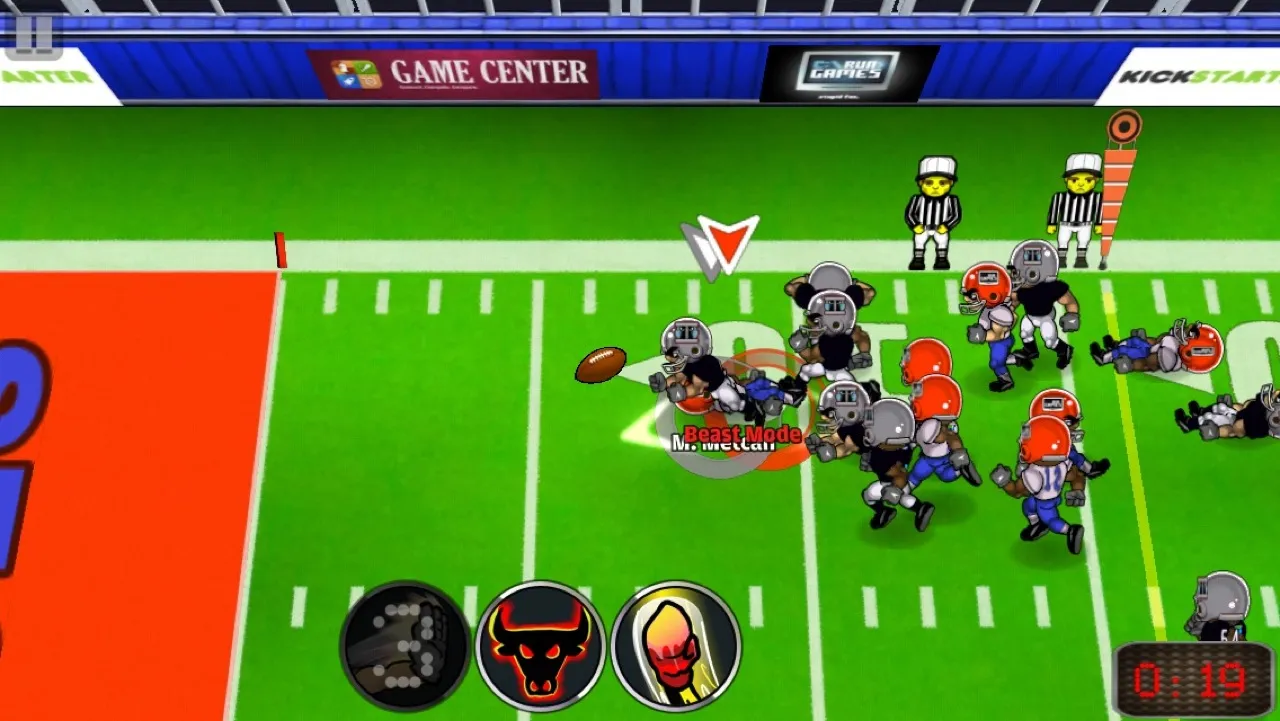Open the Game Center banner advertisement
The height and width of the screenshot is (721, 1280).
click(458, 70)
